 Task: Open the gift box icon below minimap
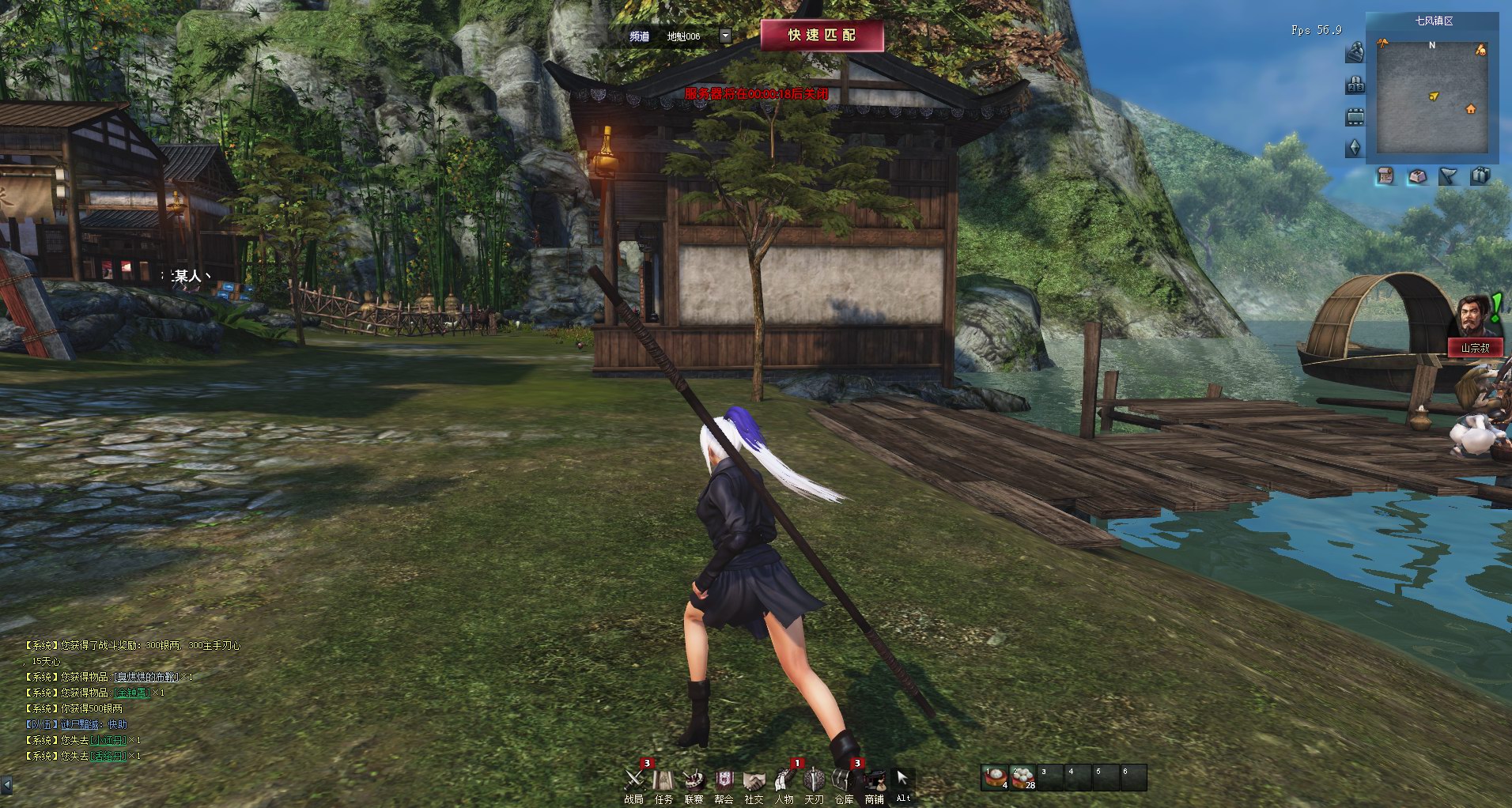coord(1480,176)
